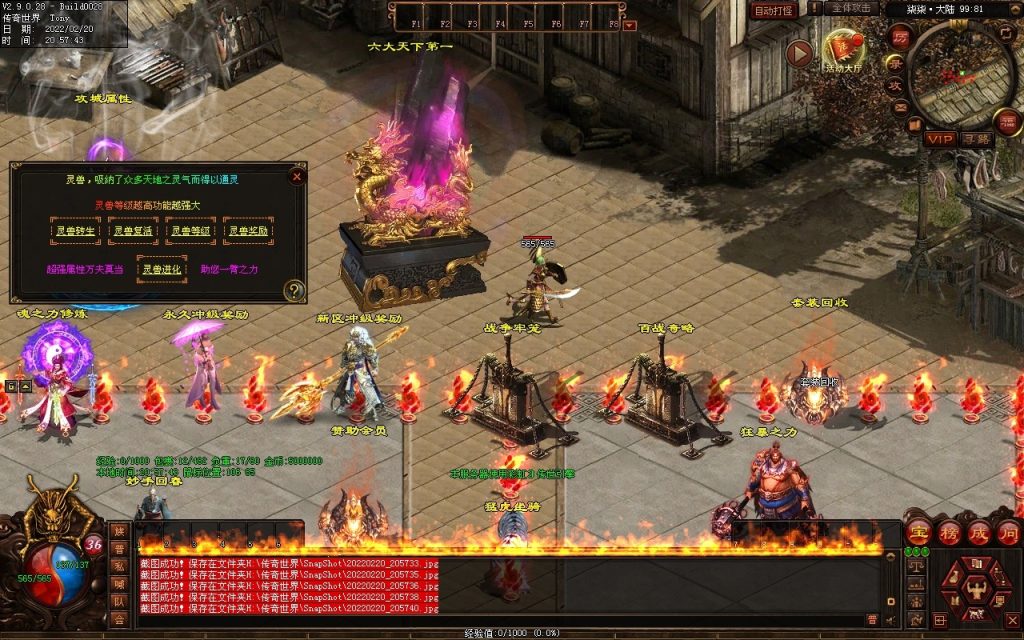Image resolution: width=1024 pixels, height=640 pixels.
Task: Claim the 灵兽奖励 option
Action: click(247, 231)
